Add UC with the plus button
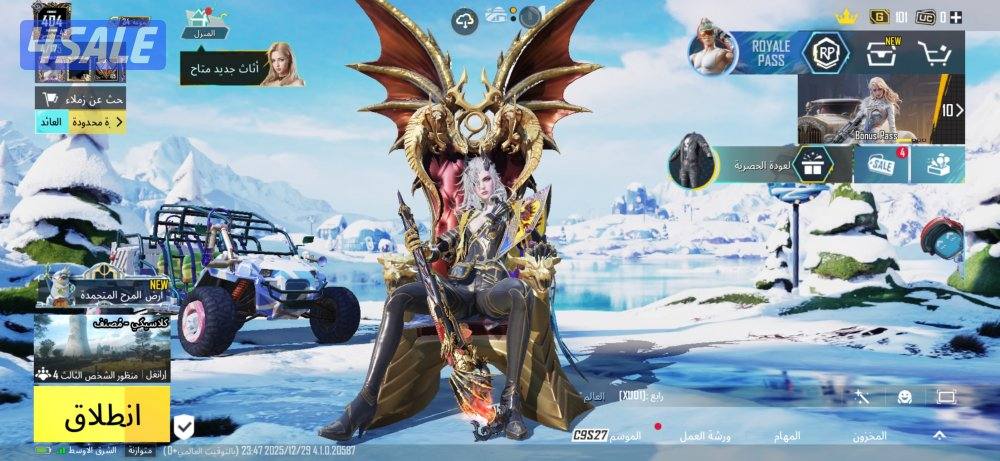 coord(957,17)
